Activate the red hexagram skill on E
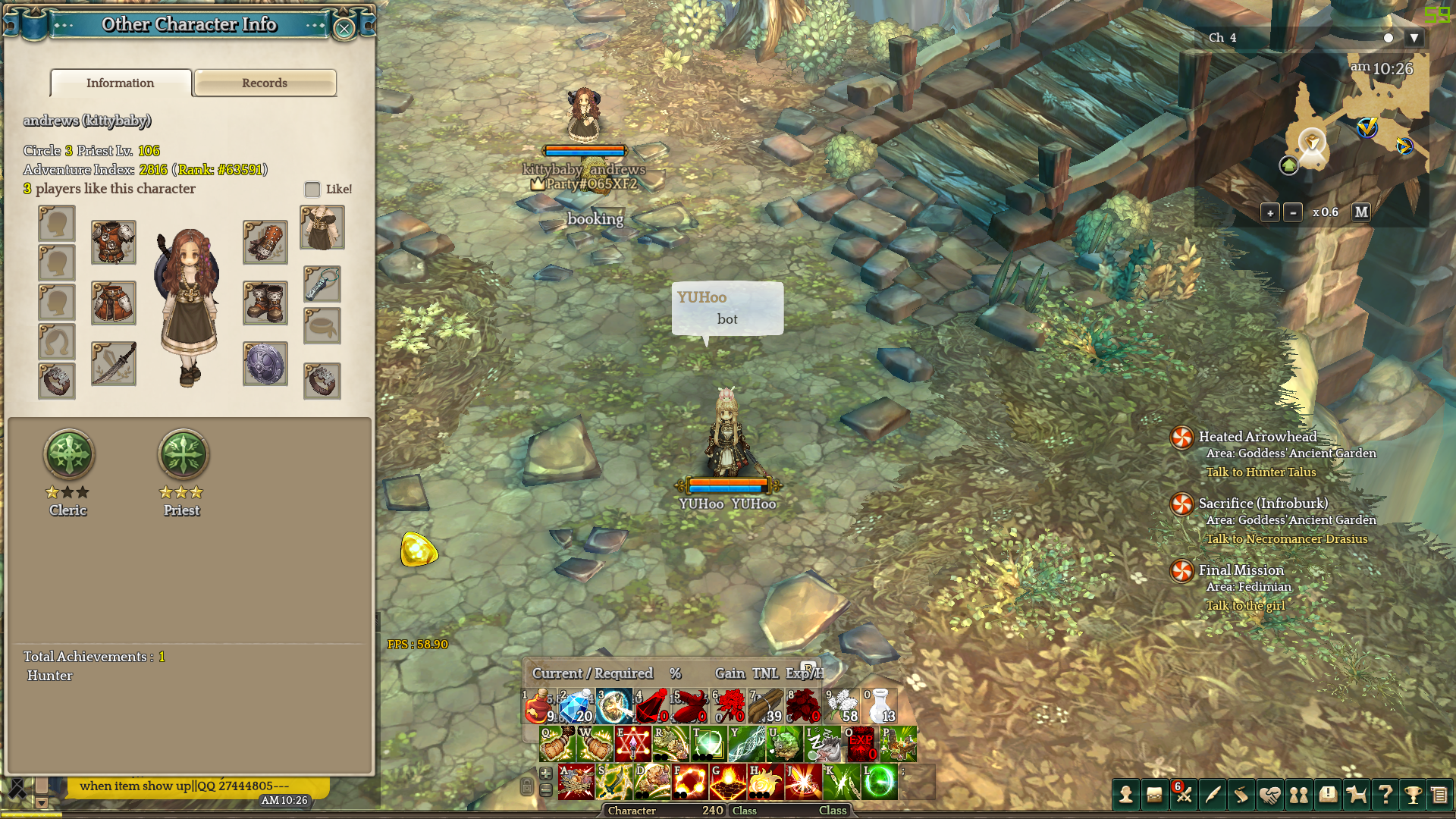 point(633,744)
